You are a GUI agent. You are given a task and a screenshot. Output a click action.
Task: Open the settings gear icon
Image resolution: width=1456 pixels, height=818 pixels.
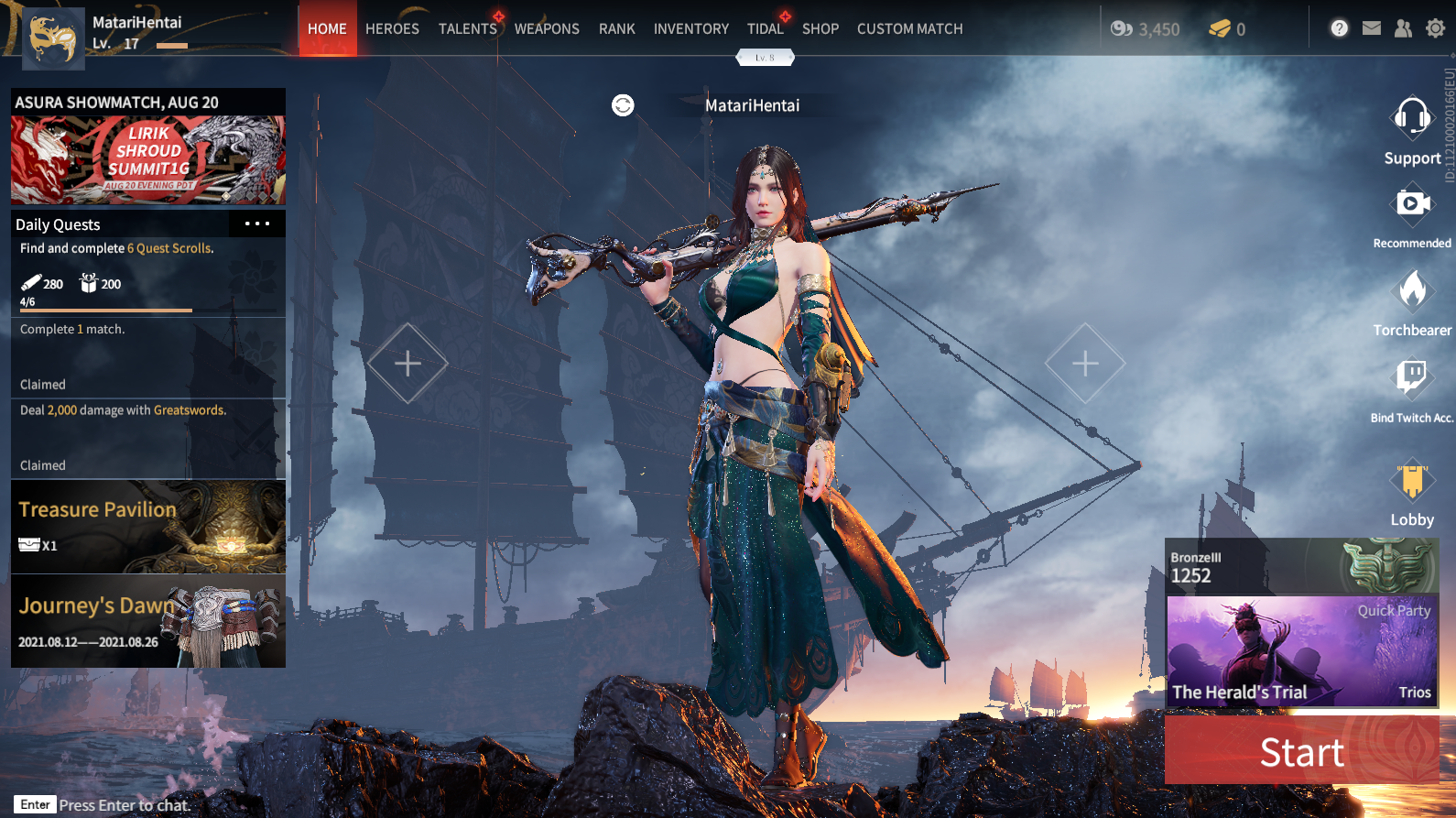[x=1435, y=28]
